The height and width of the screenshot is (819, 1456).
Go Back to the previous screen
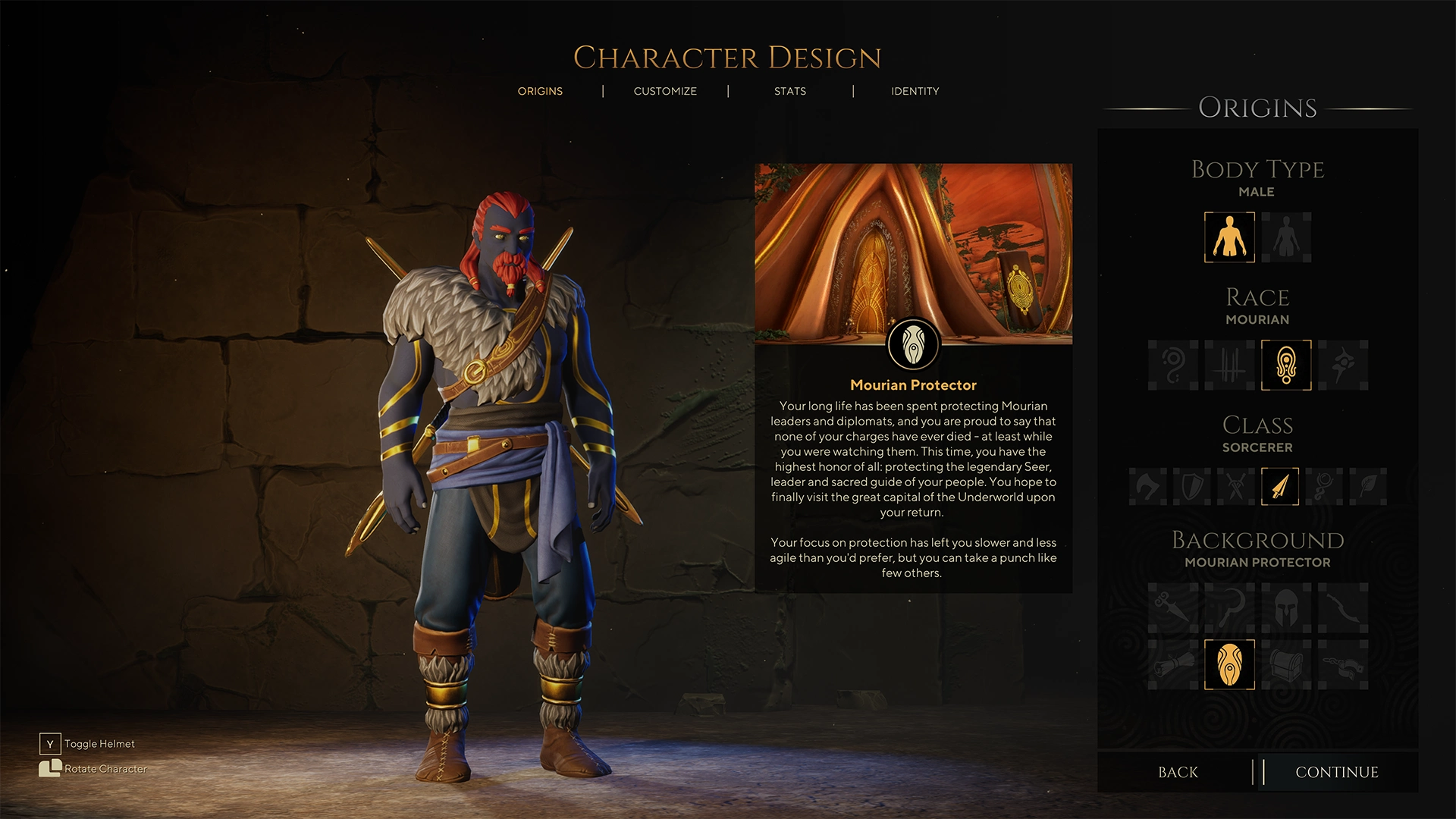(1178, 772)
